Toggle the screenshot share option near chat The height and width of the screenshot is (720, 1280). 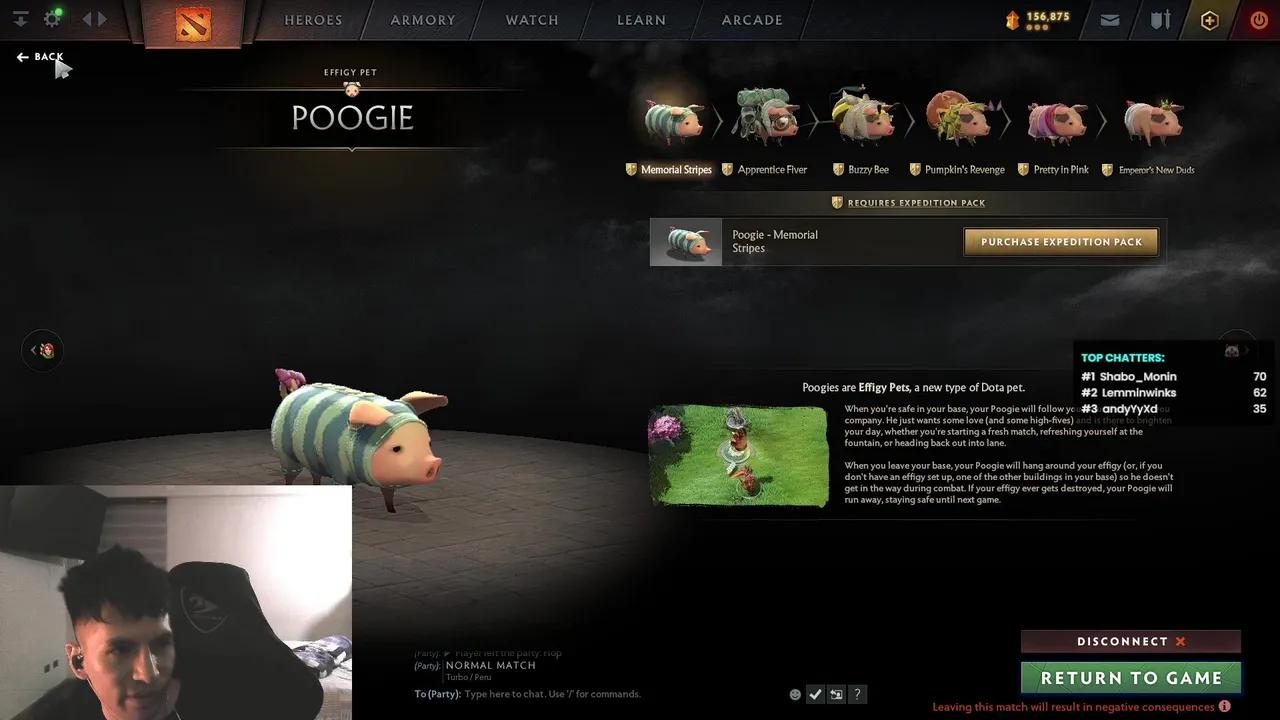pyautogui.click(x=836, y=694)
